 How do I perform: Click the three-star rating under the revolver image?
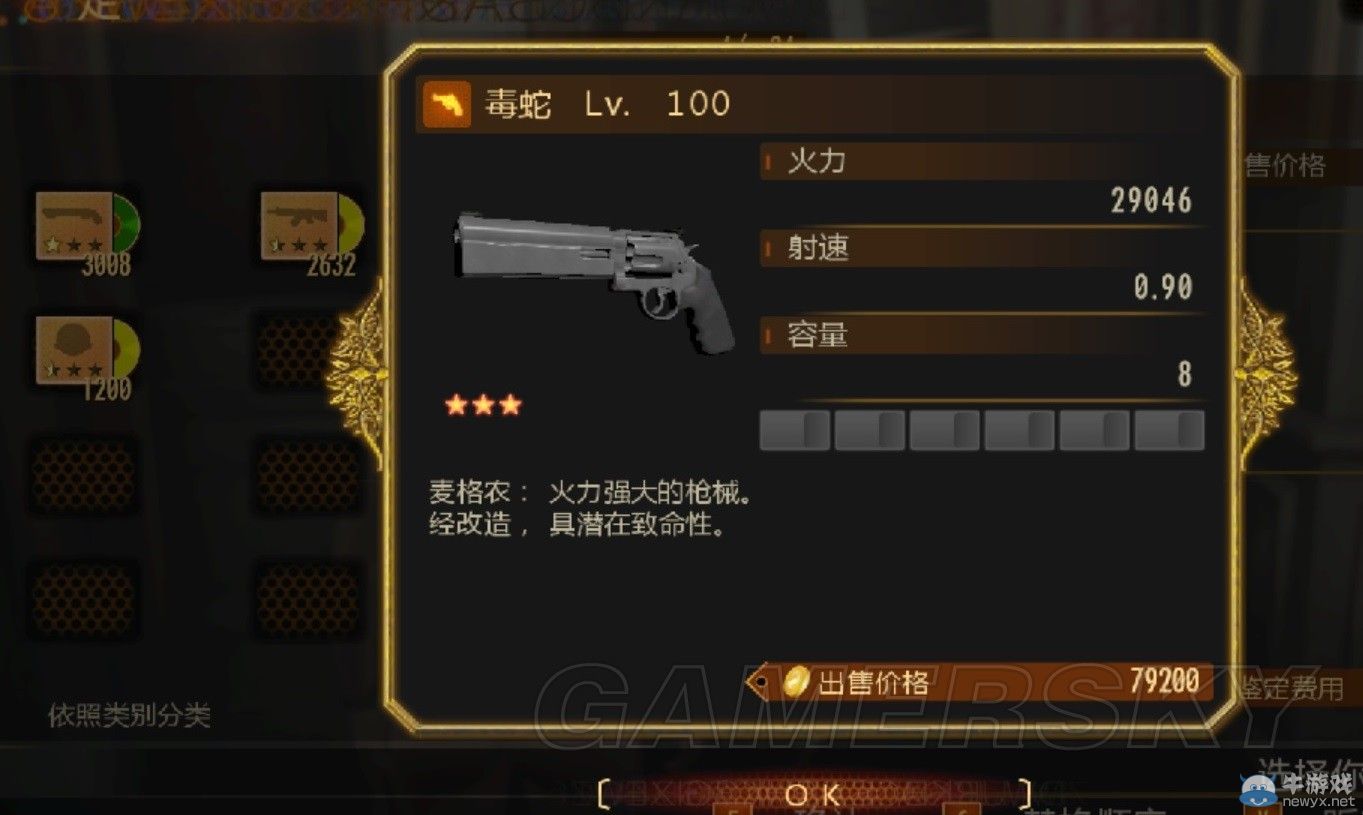tap(484, 405)
